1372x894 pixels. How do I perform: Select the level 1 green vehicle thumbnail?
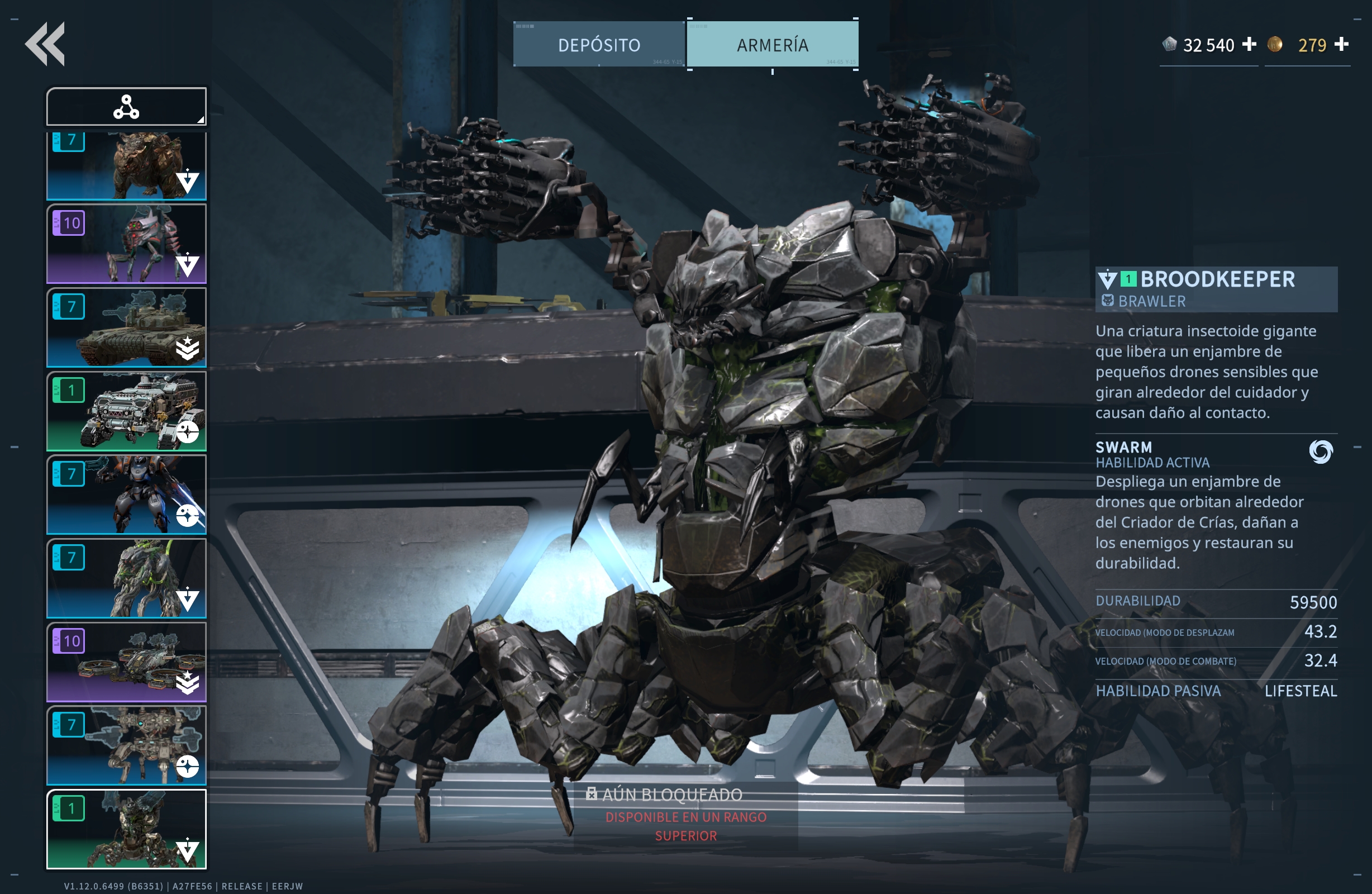coord(126,411)
